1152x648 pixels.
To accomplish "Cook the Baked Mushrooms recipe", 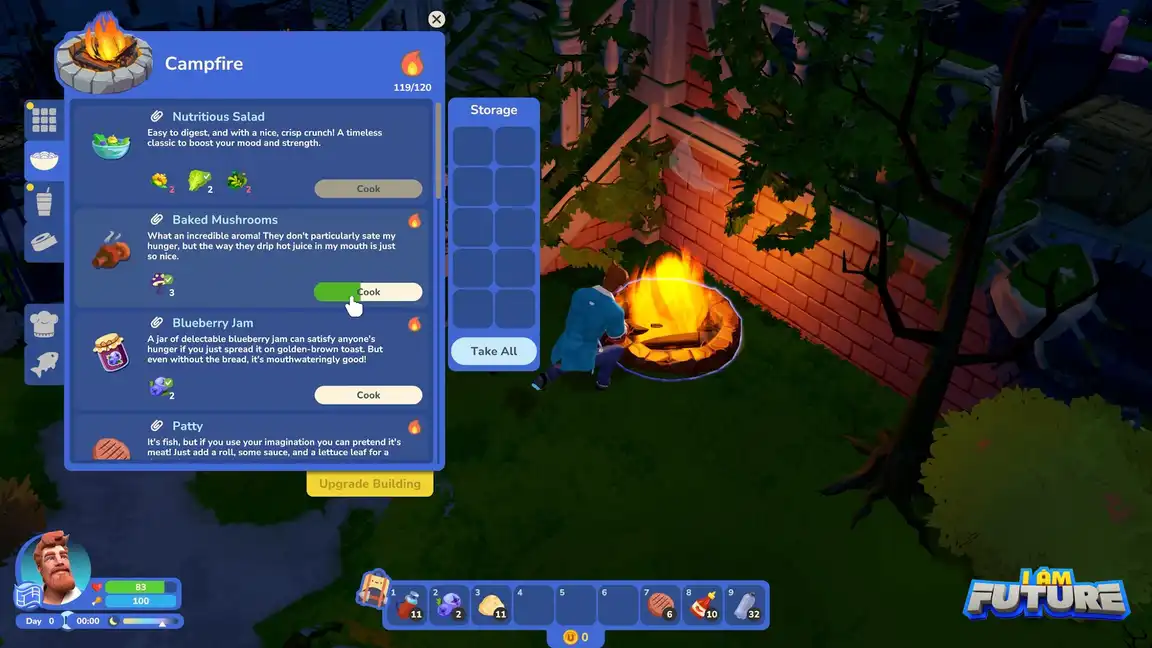I will click(x=368, y=292).
